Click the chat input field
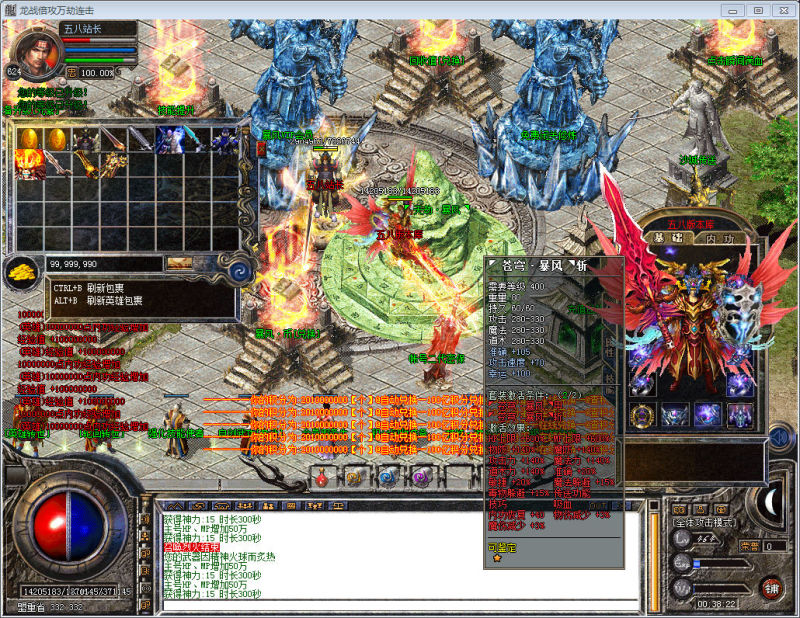This screenshot has height=618, width=800. coord(400,605)
